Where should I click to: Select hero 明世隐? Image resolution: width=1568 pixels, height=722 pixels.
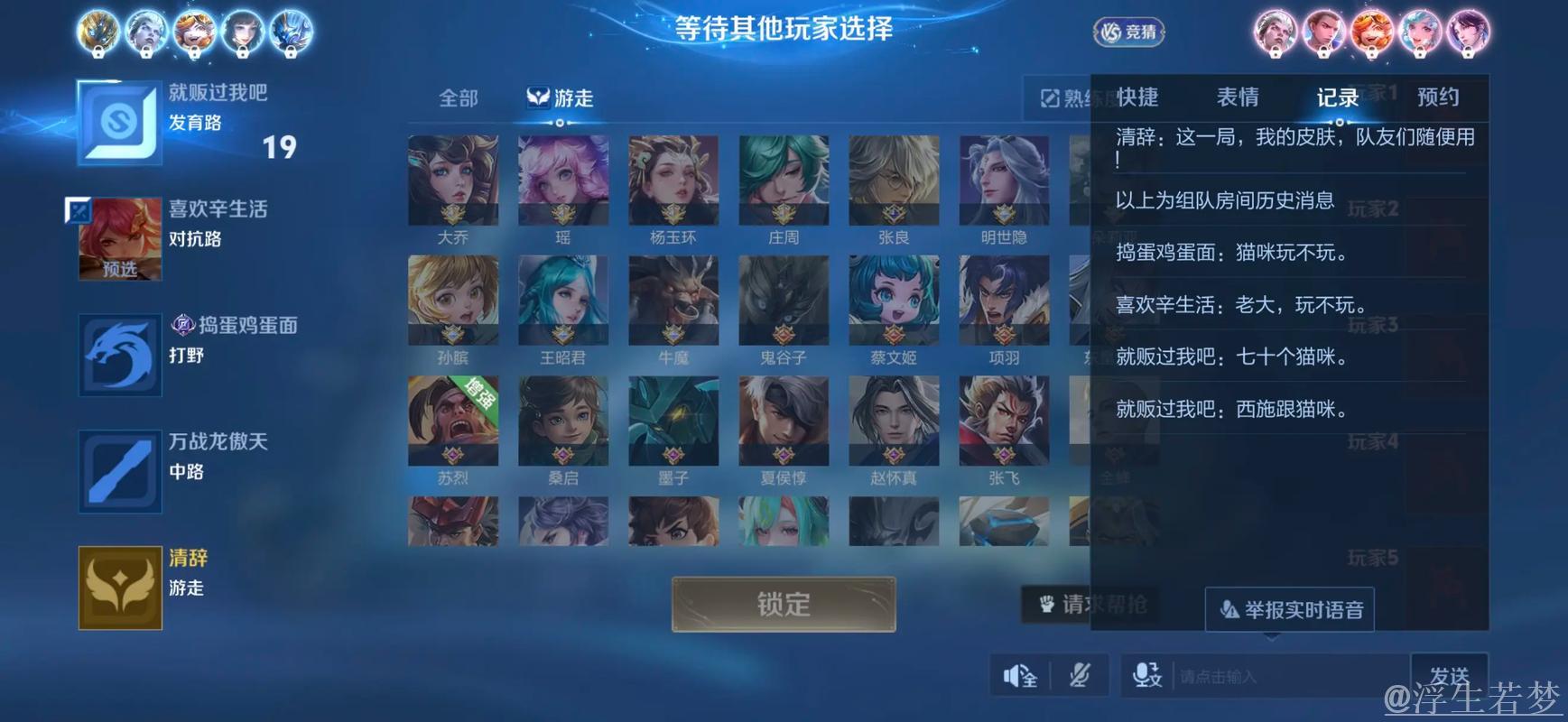click(1004, 180)
